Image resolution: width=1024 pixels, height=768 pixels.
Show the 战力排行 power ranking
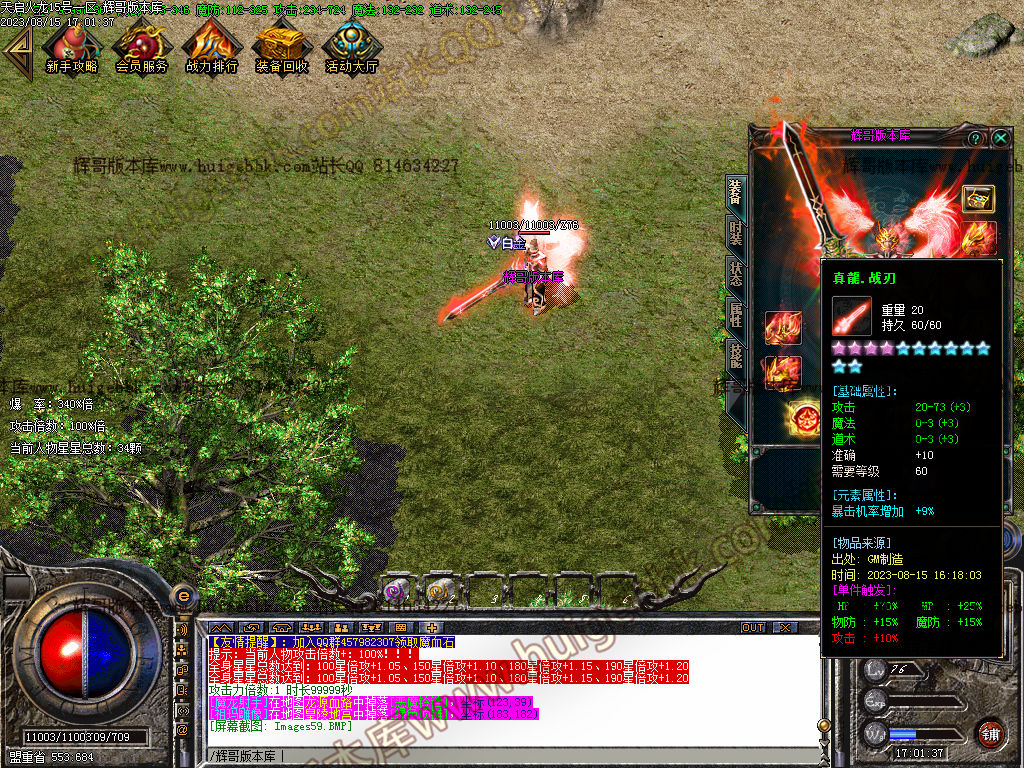211,47
